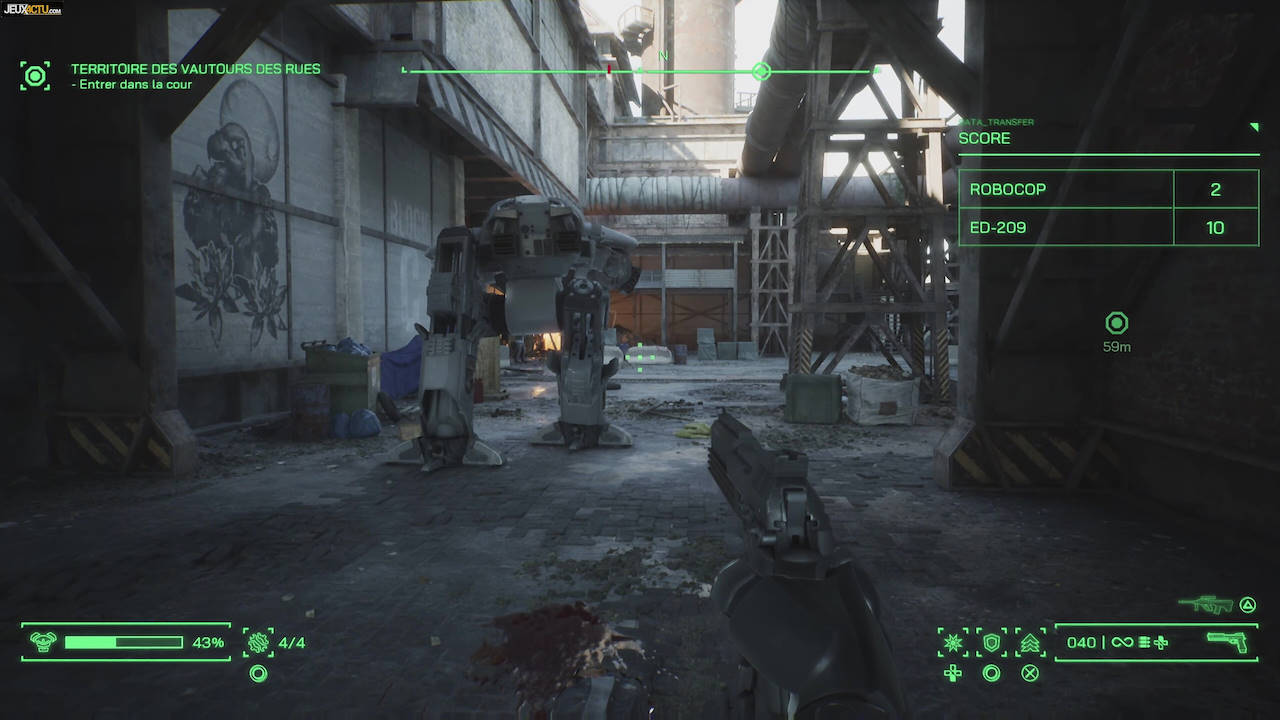Image resolution: width=1280 pixels, height=720 pixels.
Task: Select the objective tracker target icon
Action: [x=35, y=76]
